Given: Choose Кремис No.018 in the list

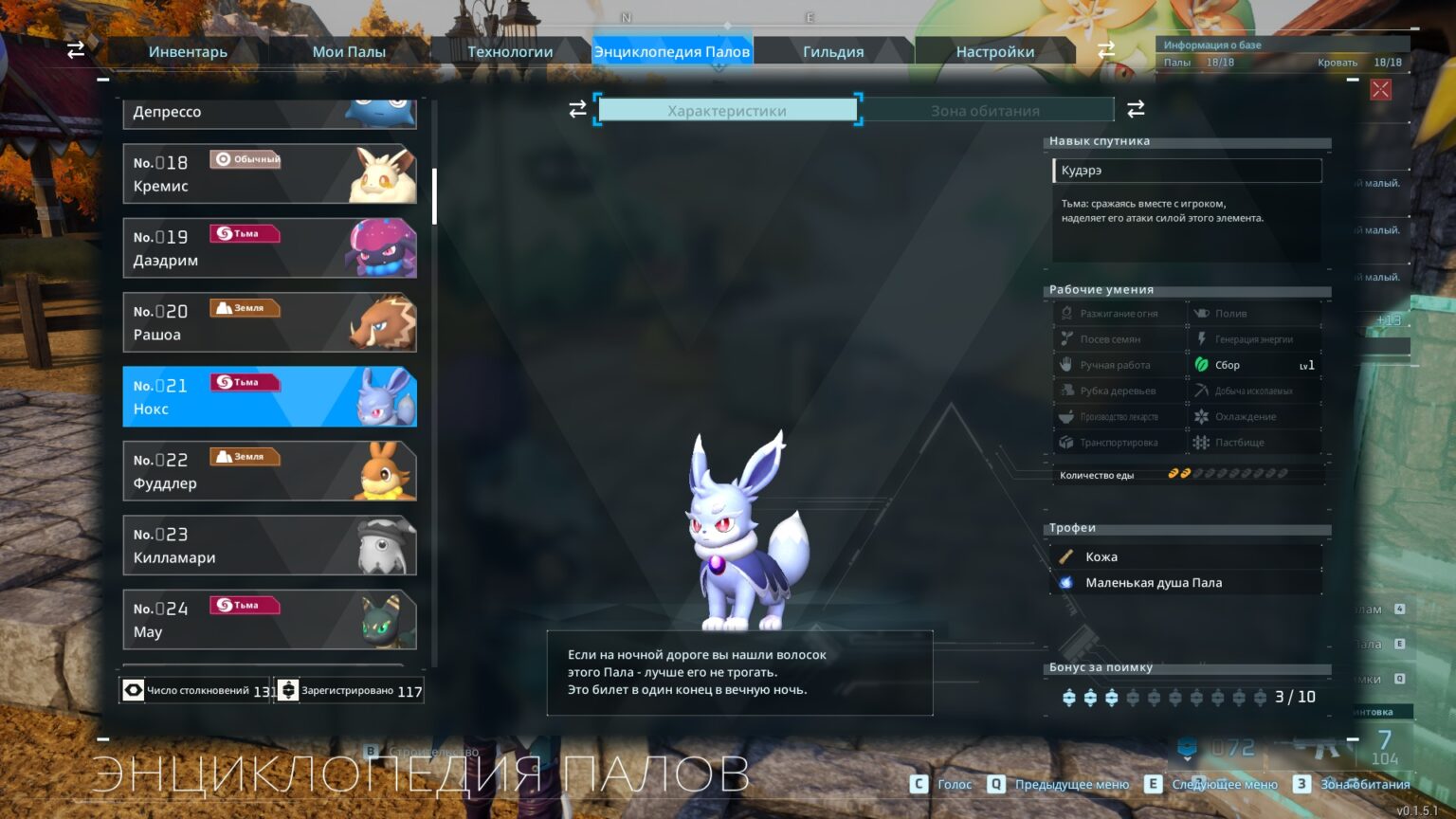Looking at the screenshot, I should [x=269, y=173].
